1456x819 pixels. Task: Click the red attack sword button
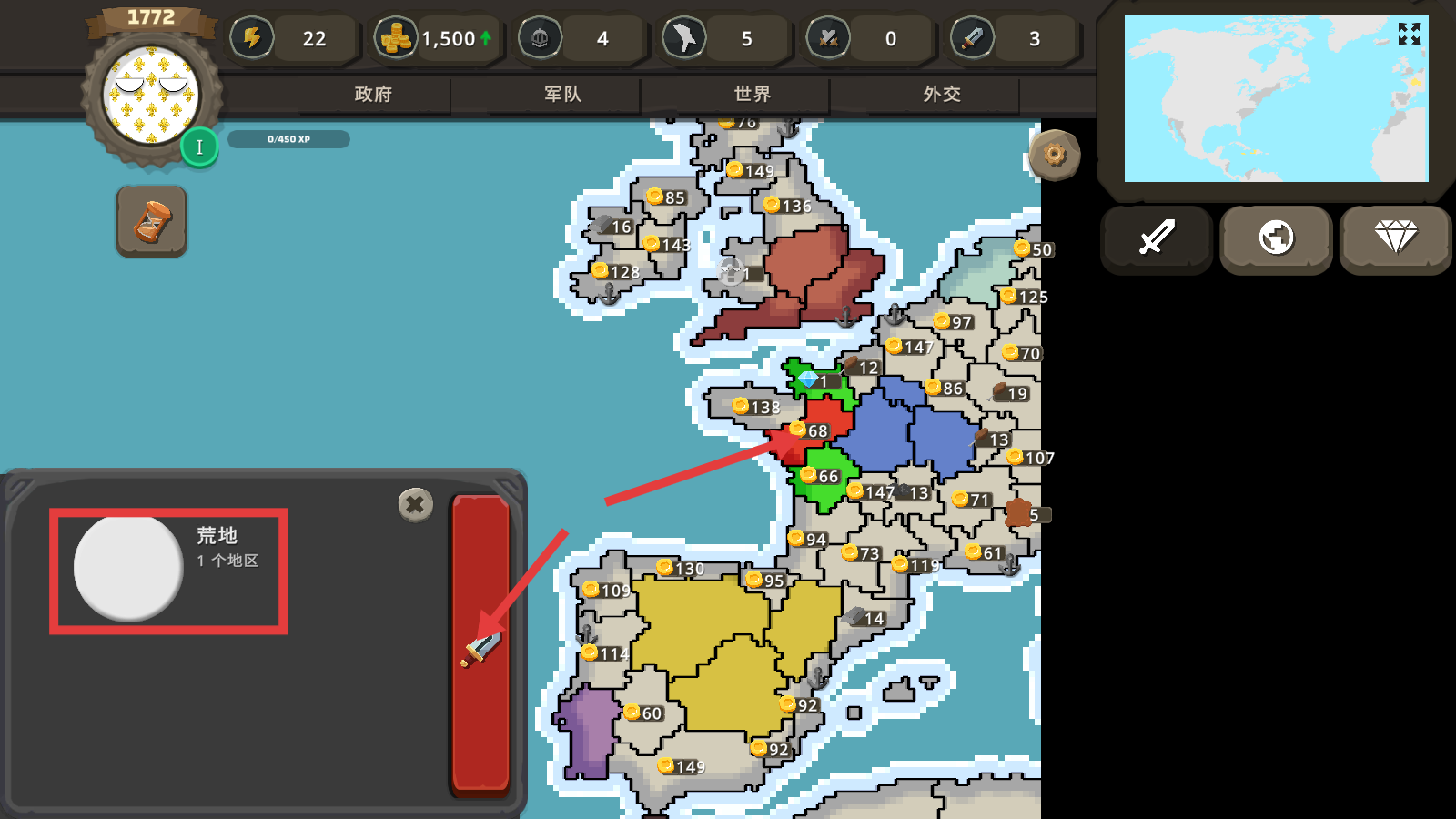[480, 644]
